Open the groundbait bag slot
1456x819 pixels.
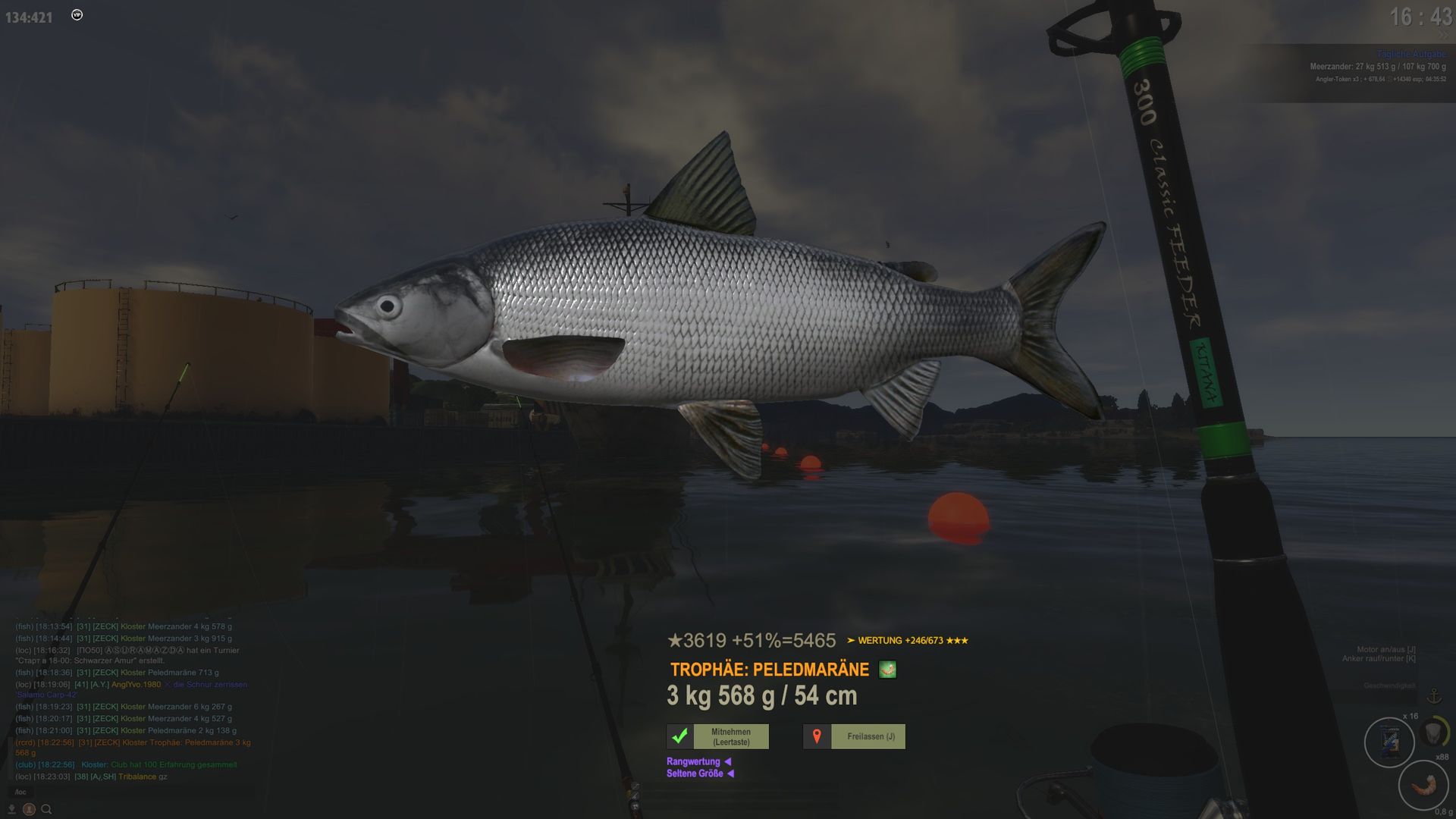coord(1389,742)
